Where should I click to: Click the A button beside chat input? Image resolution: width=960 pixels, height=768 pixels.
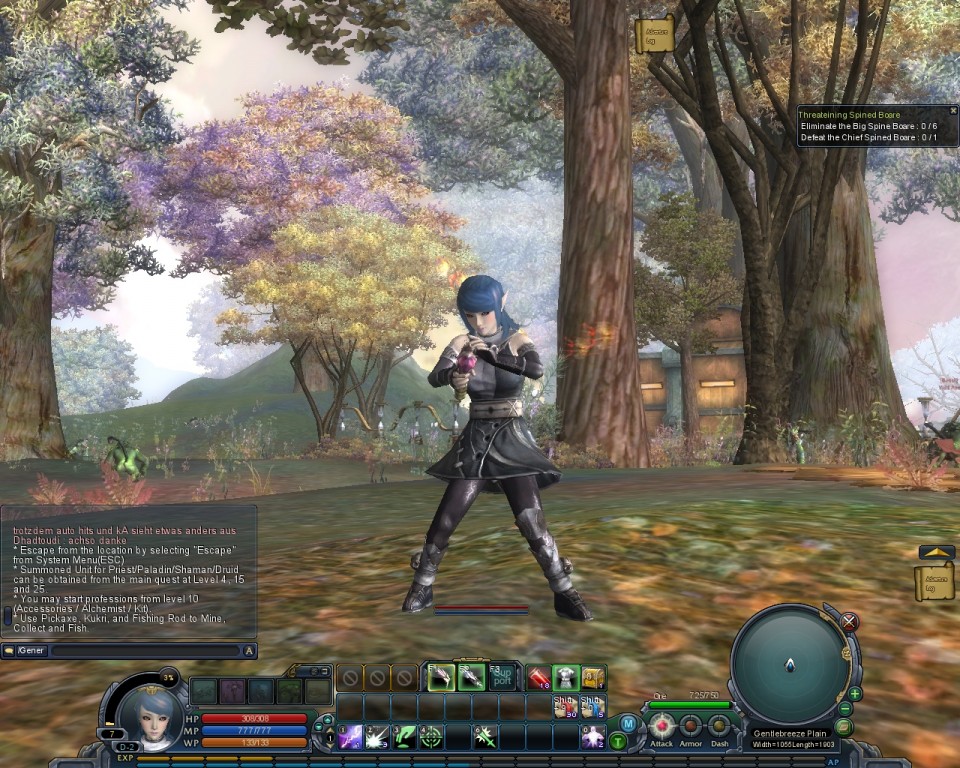point(250,651)
